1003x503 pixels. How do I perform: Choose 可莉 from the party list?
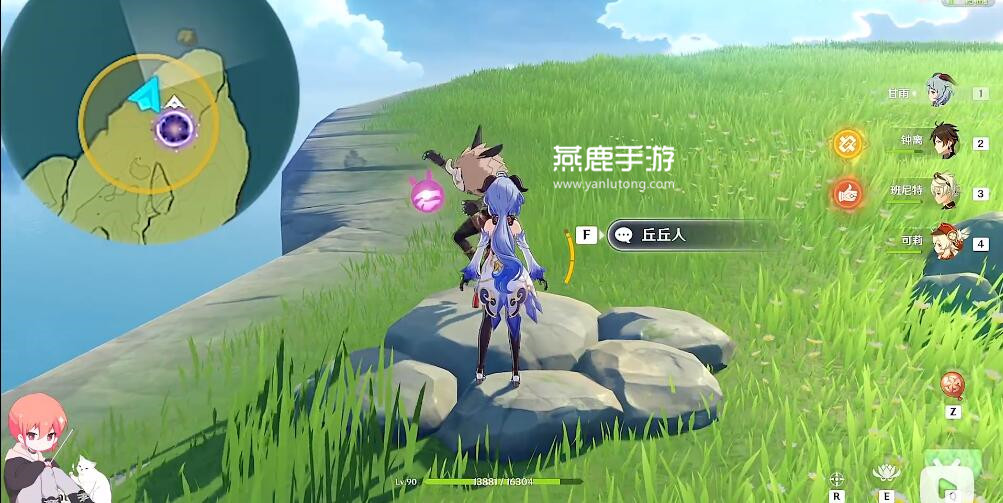click(943, 241)
